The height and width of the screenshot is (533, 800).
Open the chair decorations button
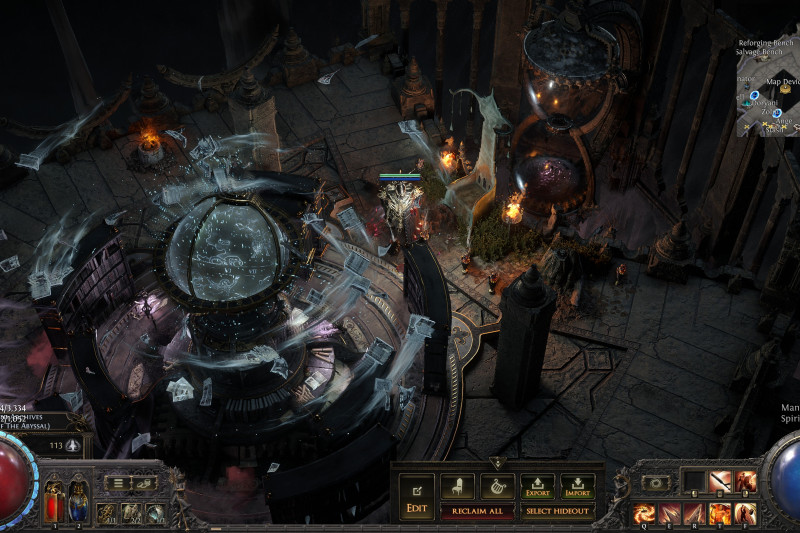[457, 487]
